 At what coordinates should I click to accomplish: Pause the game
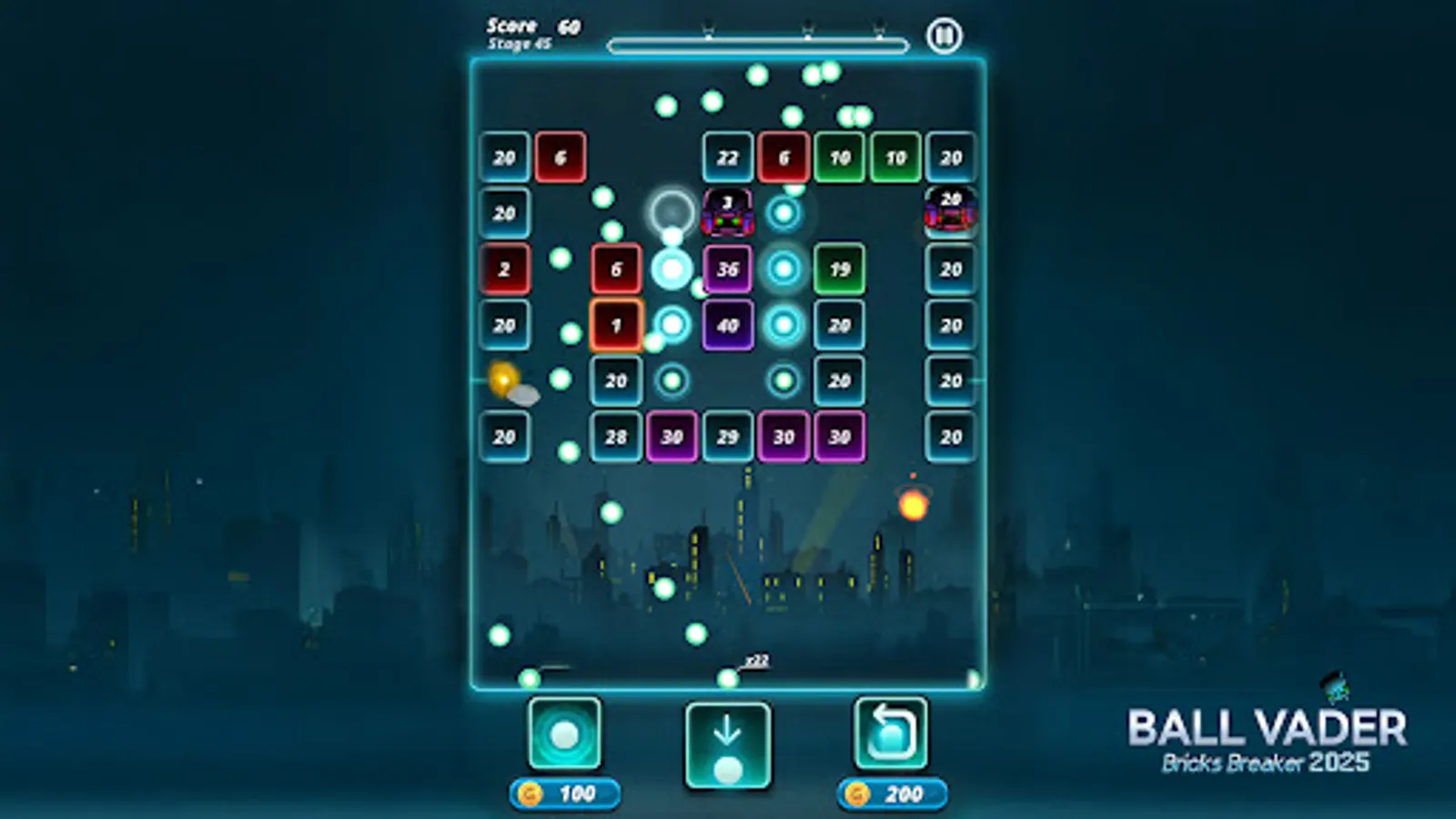tap(945, 36)
